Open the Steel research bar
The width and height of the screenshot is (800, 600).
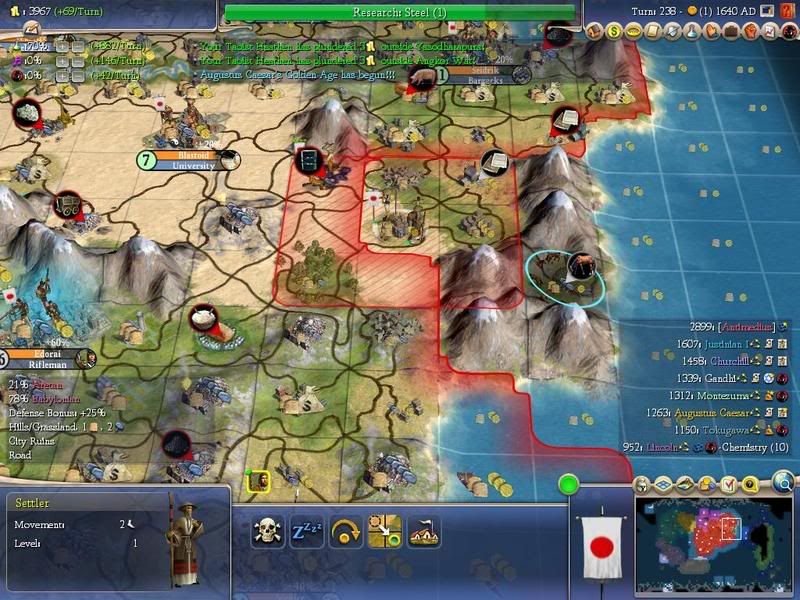tap(400, 12)
